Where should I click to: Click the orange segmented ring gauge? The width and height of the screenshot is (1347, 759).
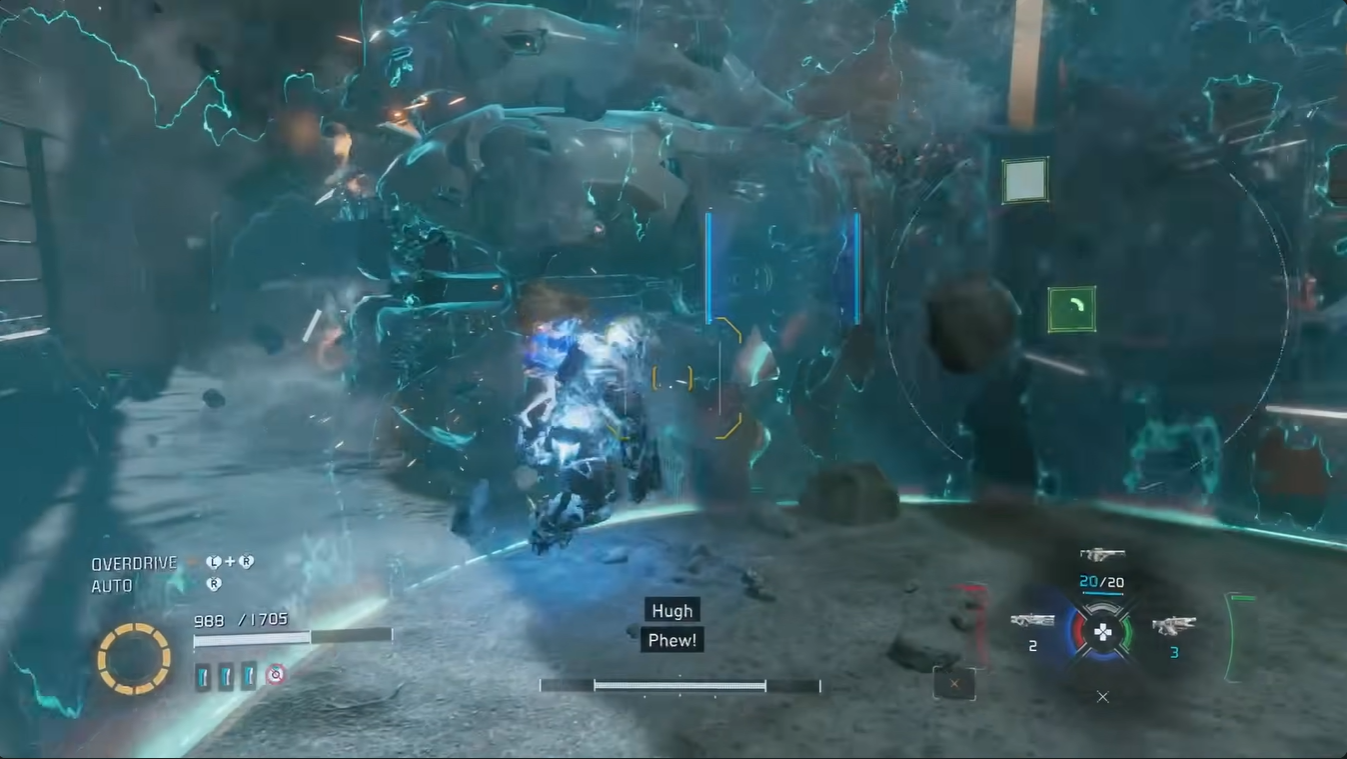(134, 658)
